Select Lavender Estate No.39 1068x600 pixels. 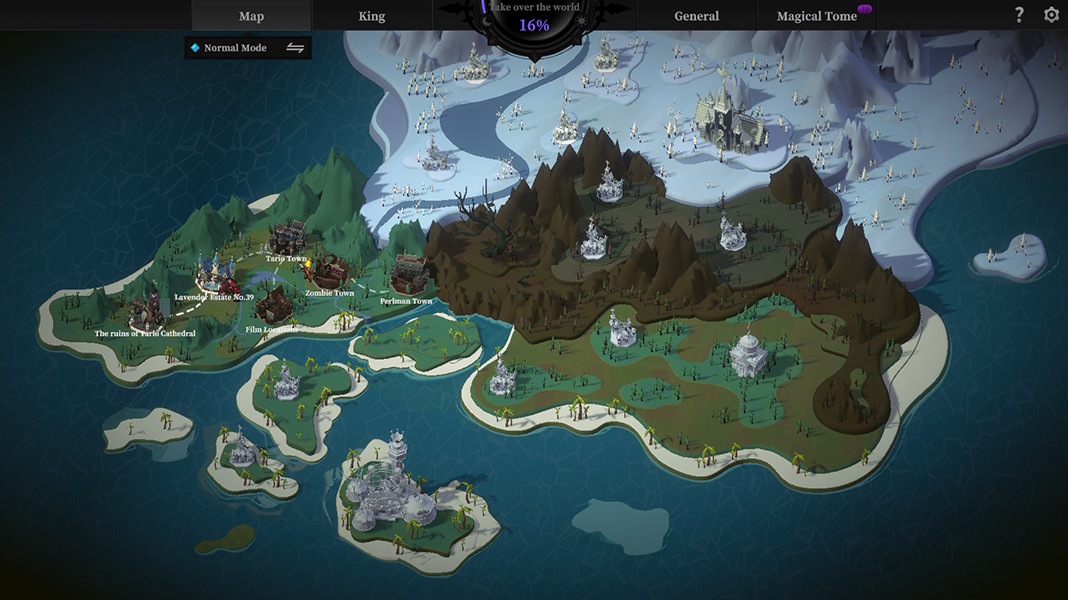tap(213, 275)
